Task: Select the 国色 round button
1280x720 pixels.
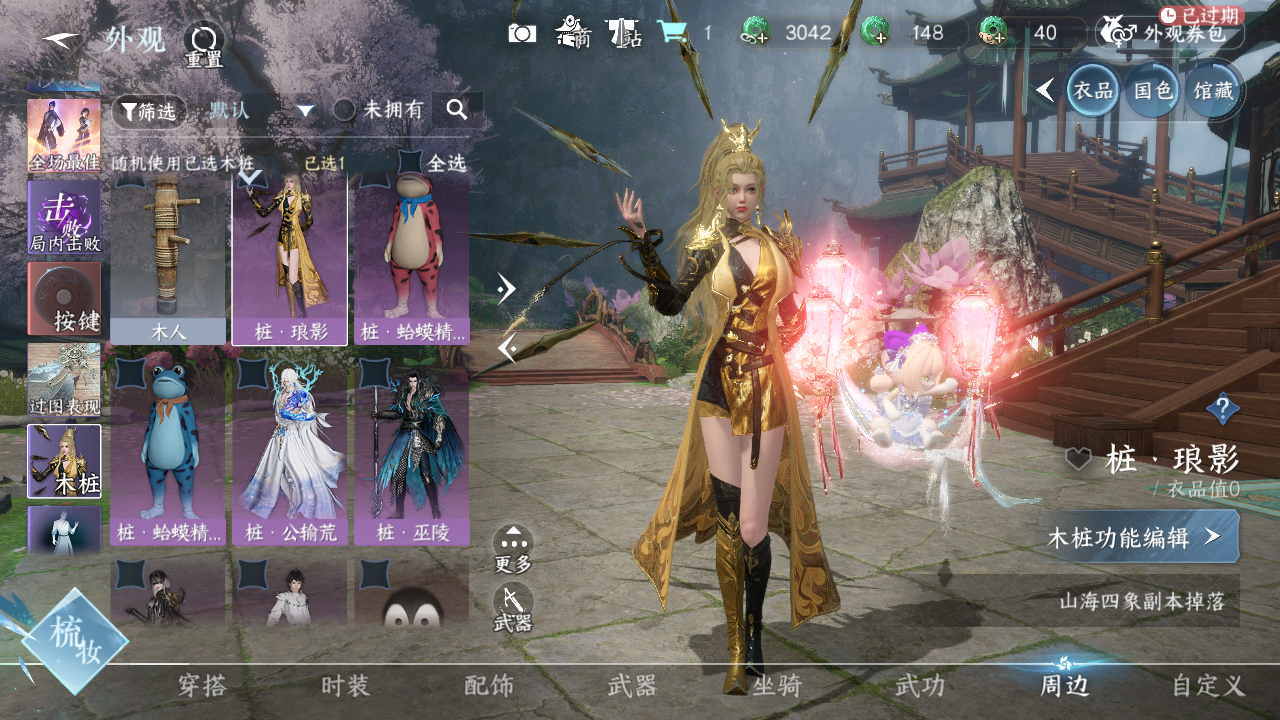Action: click(1153, 90)
